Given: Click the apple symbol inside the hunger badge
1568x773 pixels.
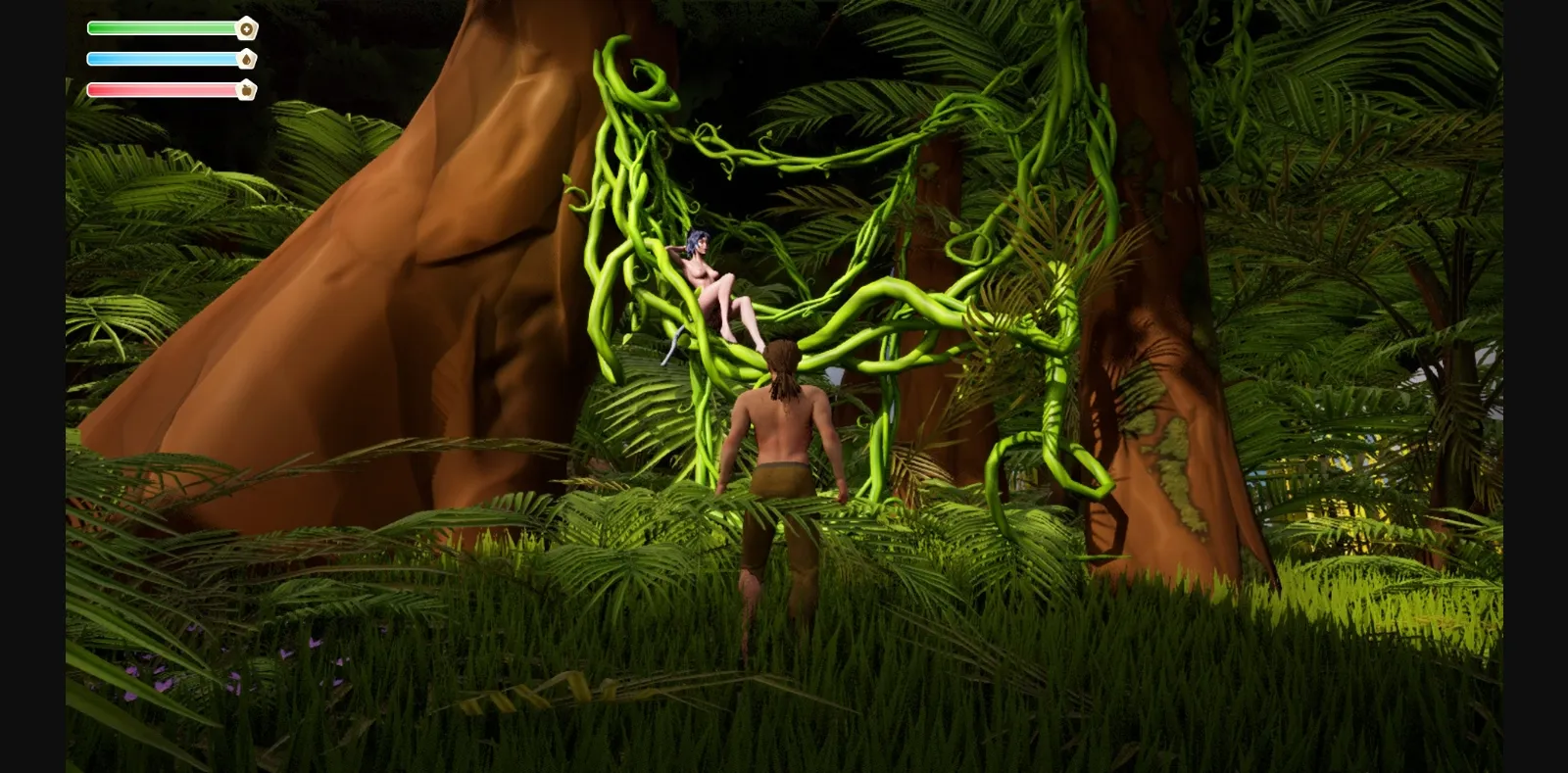Looking at the screenshot, I should tap(246, 89).
